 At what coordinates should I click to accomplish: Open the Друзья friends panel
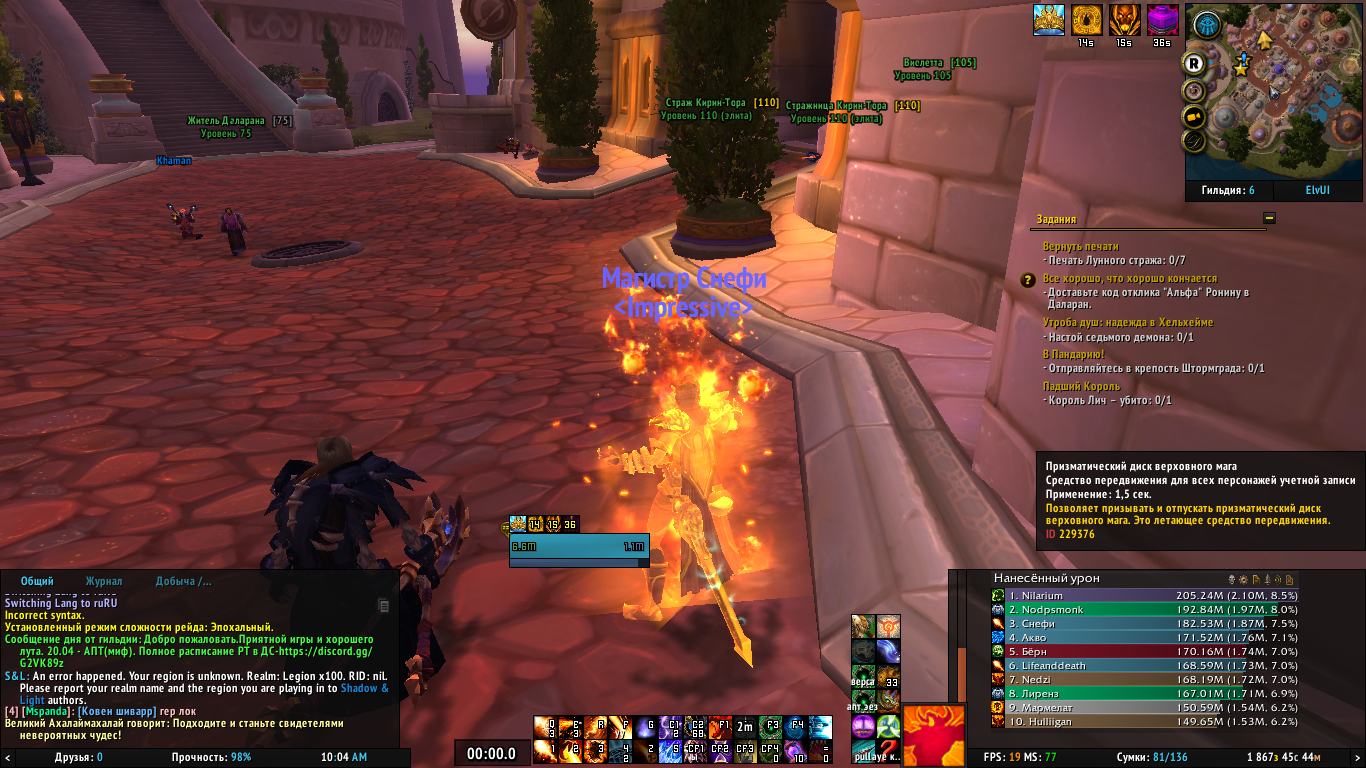click(79, 757)
